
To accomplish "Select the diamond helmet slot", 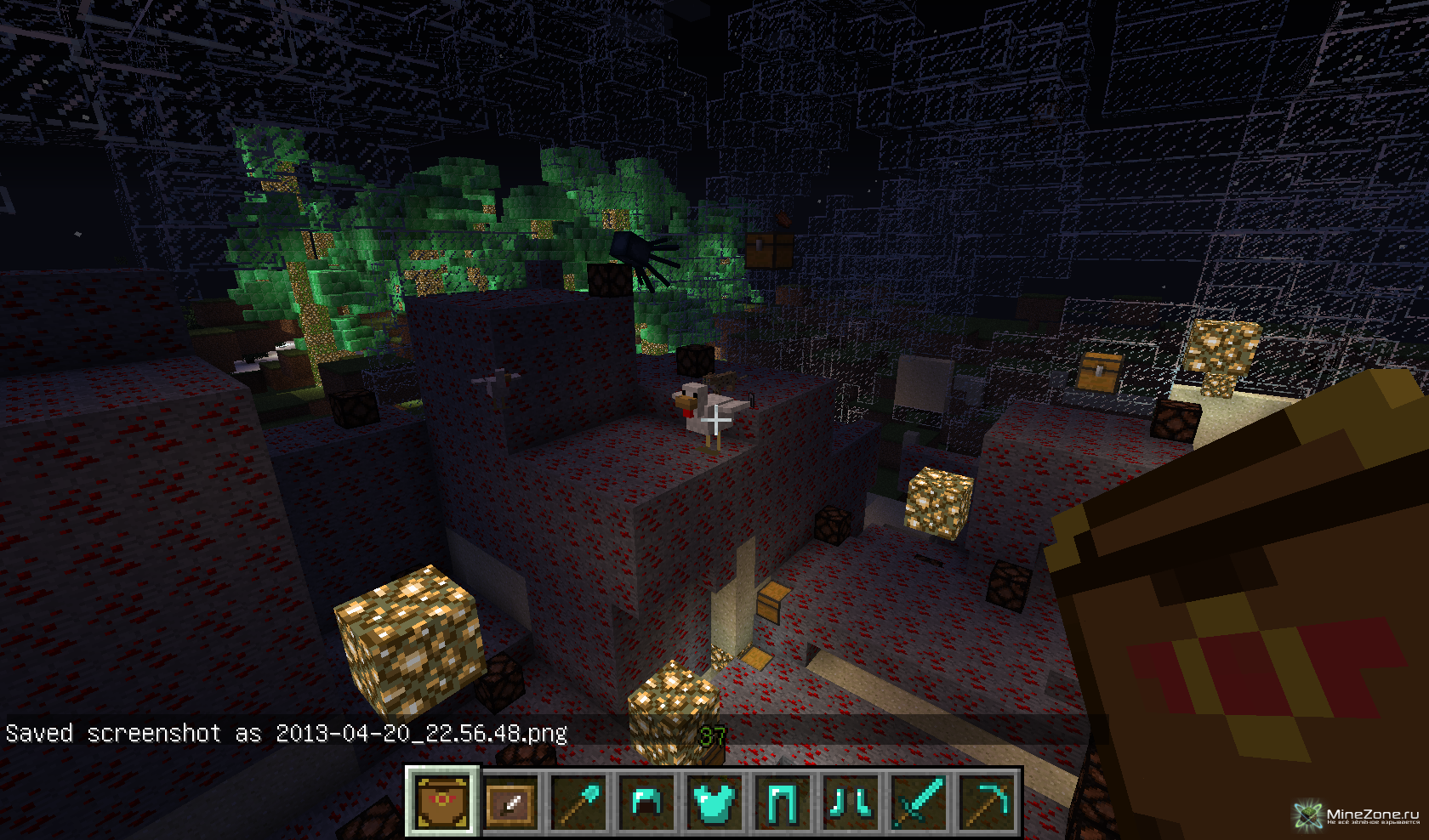I will (x=646, y=802).
